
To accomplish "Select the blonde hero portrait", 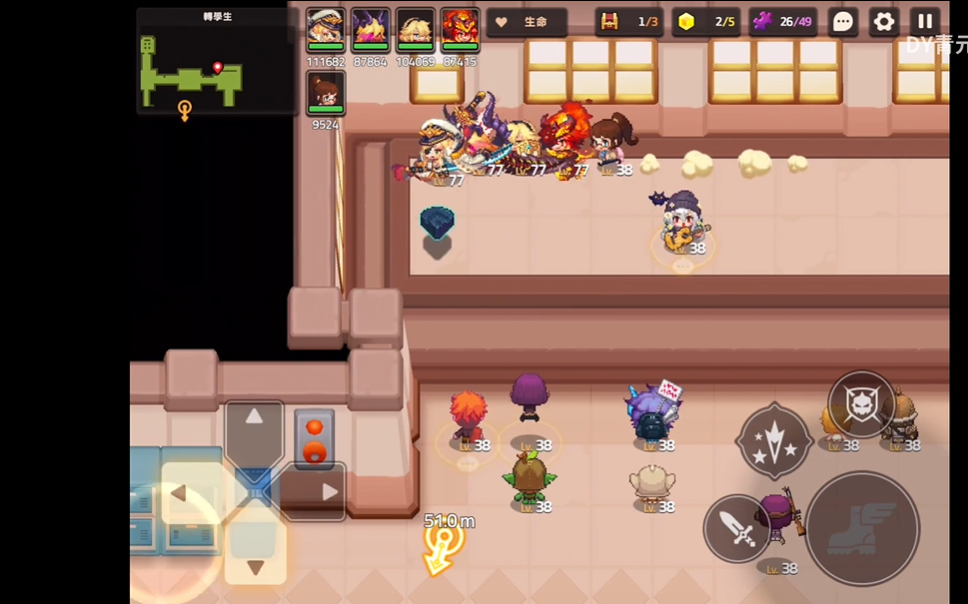I will (415, 30).
